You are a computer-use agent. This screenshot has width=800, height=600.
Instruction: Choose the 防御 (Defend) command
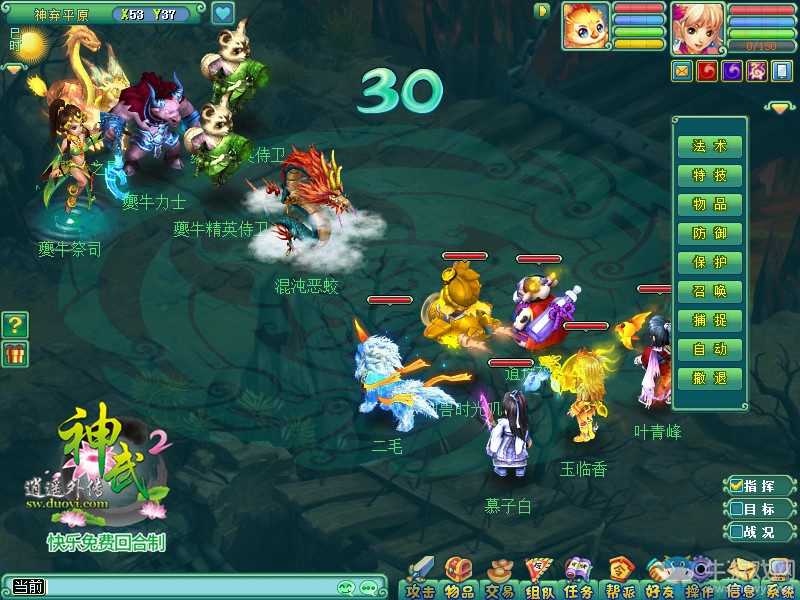tap(710, 233)
